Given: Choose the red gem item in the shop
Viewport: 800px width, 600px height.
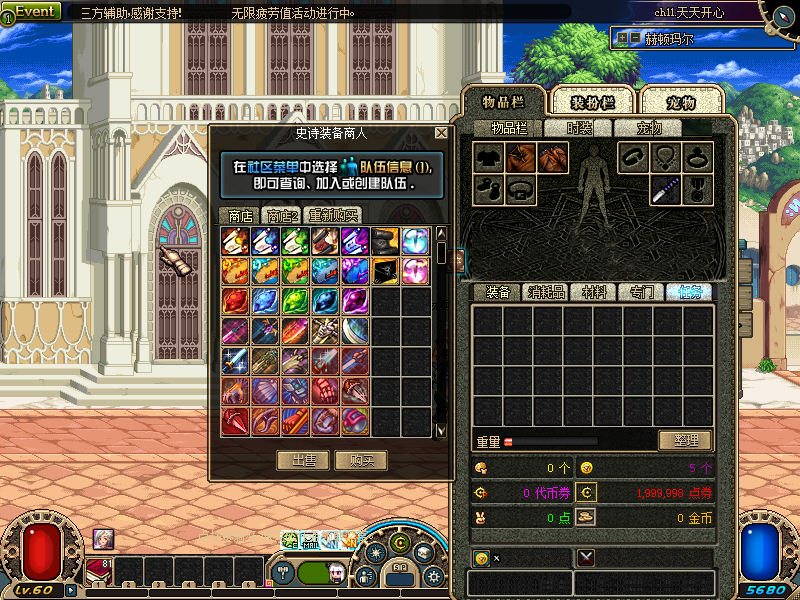Looking at the screenshot, I should point(235,300).
